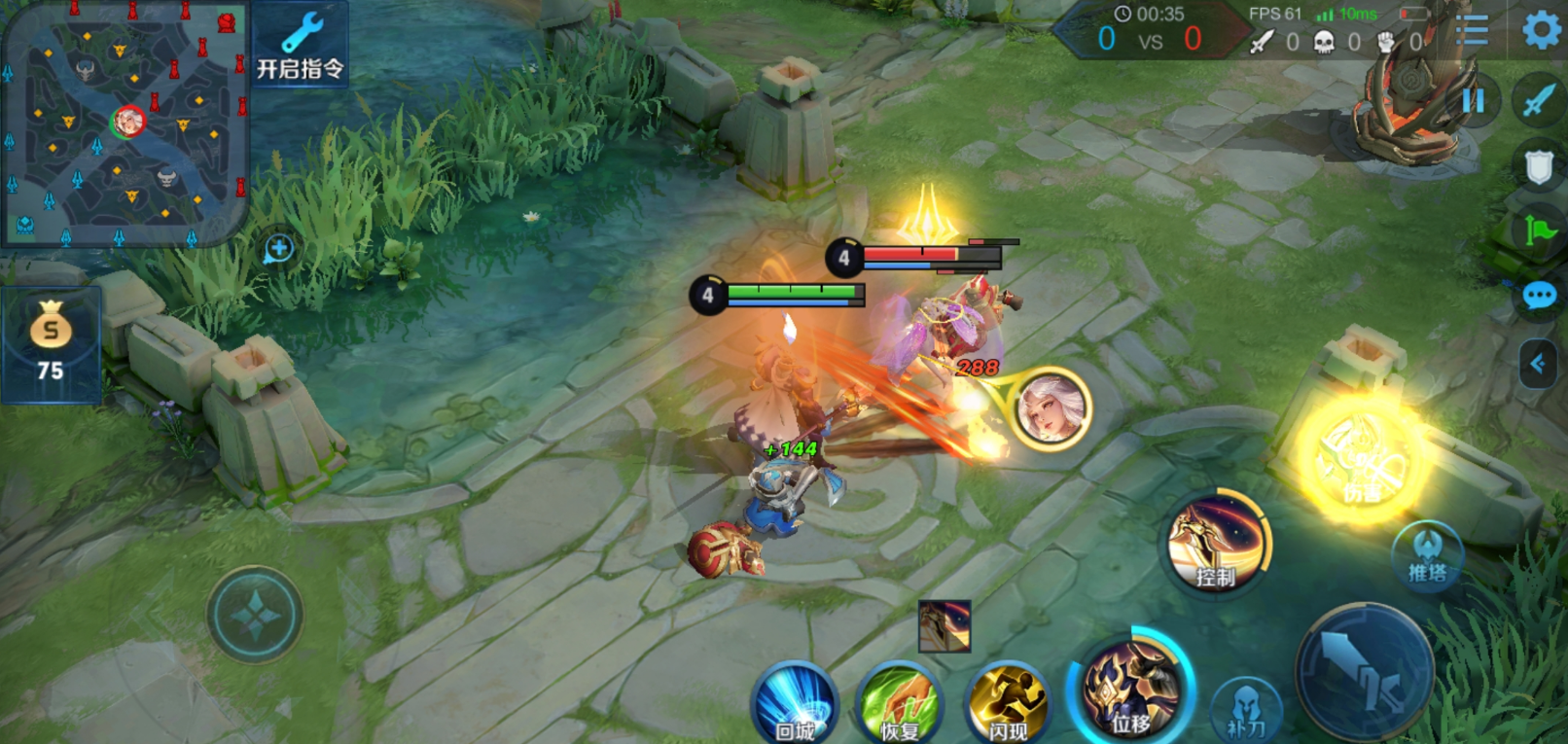The width and height of the screenshot is (1568, 744).
Task: Tap the white shield signal icon
Action: click(1539, 167)
